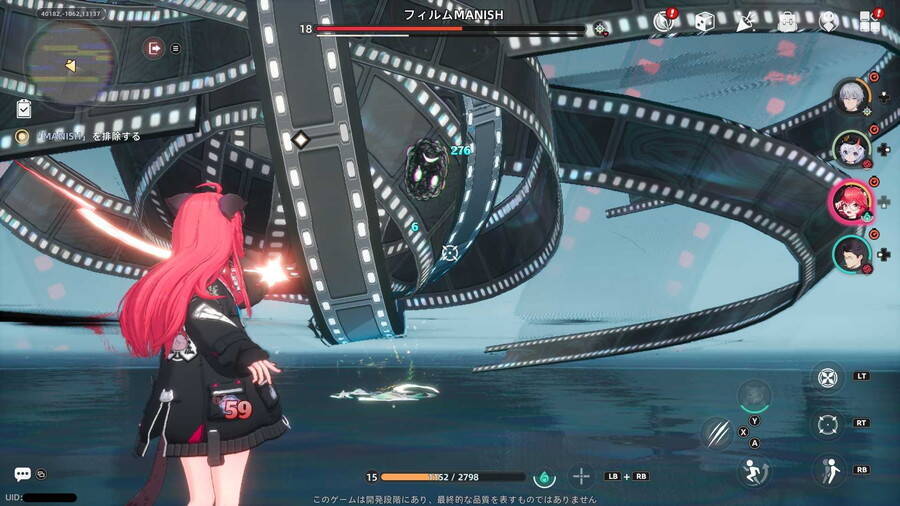Viewport: 900px width, 506px height.
Task: Open the four-squares main menu grid
Action: click(x=868, y=21)
